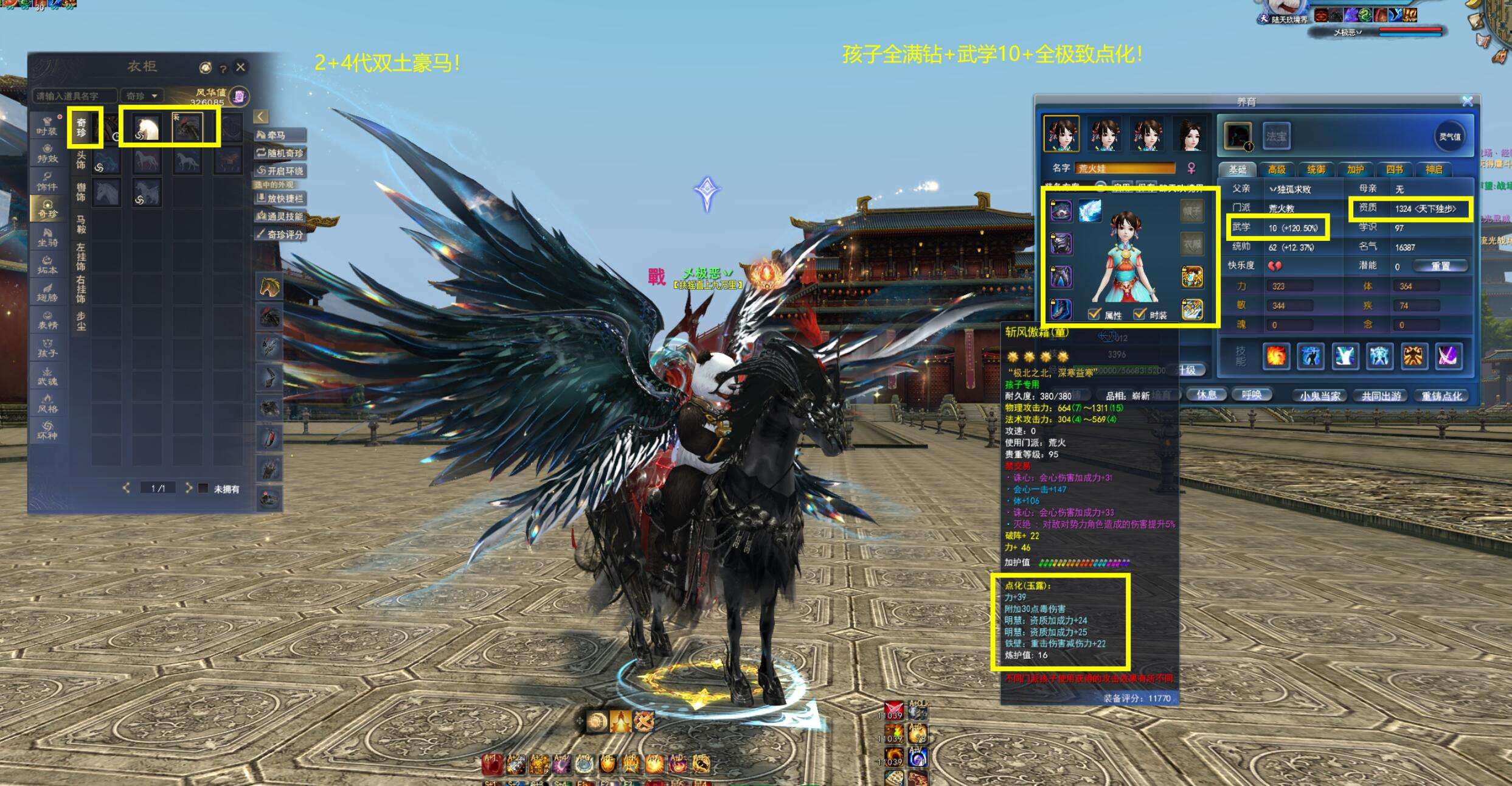
Task: Switch to the 时装 wardrobe category
Action: tap(47, 125)
